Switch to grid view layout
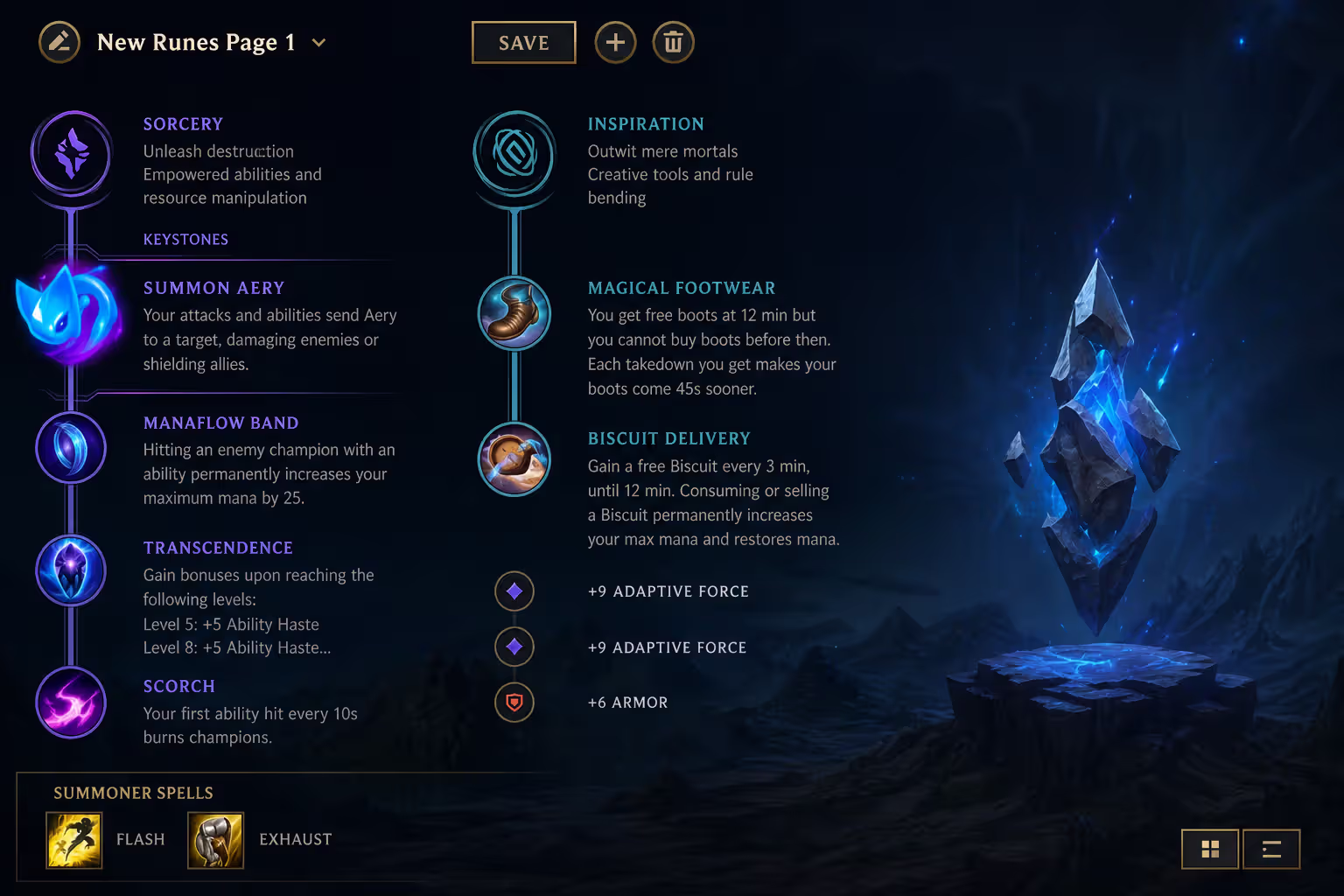Screen dimensions: 1344x896 (x=1210, y=849)
